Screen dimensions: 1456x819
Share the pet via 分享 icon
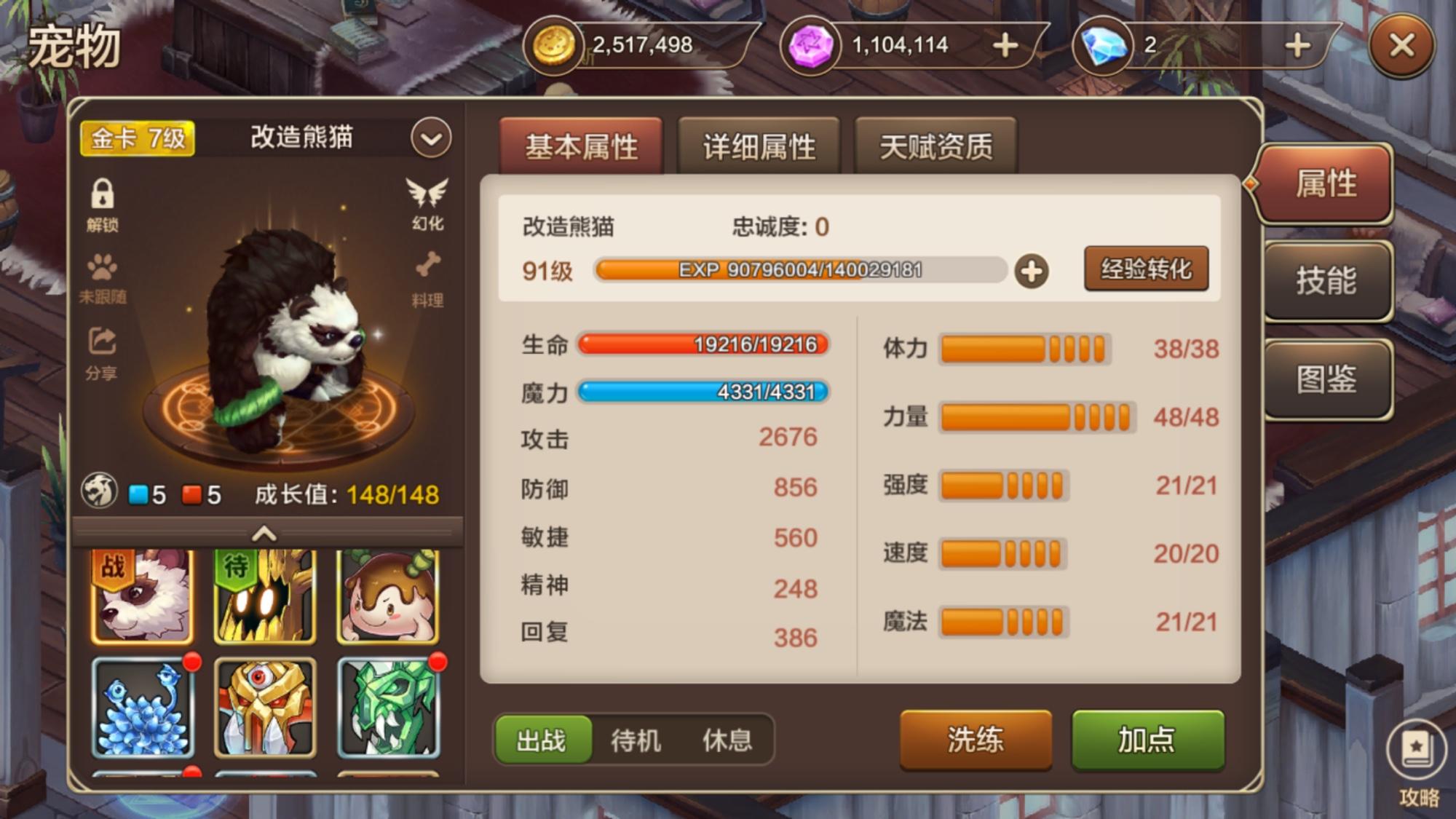pyautogui.click(x=102, y=354)
